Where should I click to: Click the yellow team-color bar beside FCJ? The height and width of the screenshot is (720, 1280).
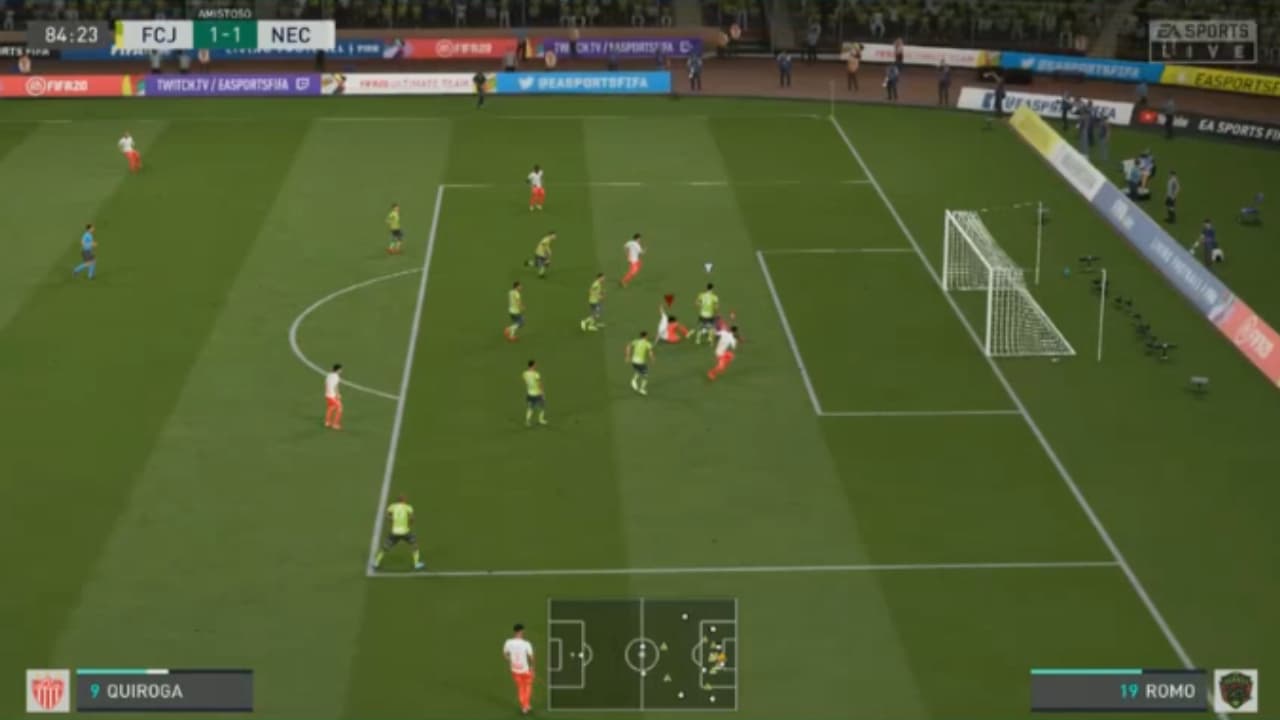point(118,35)
